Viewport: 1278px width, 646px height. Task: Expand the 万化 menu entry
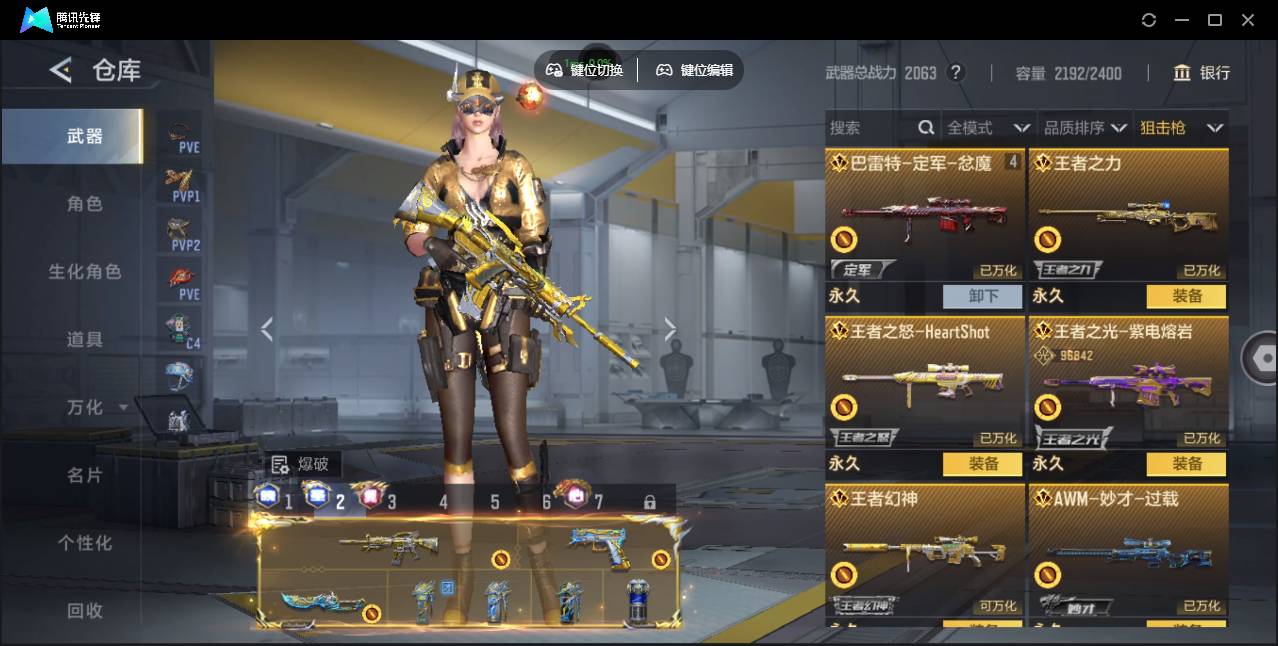[95, 407]
